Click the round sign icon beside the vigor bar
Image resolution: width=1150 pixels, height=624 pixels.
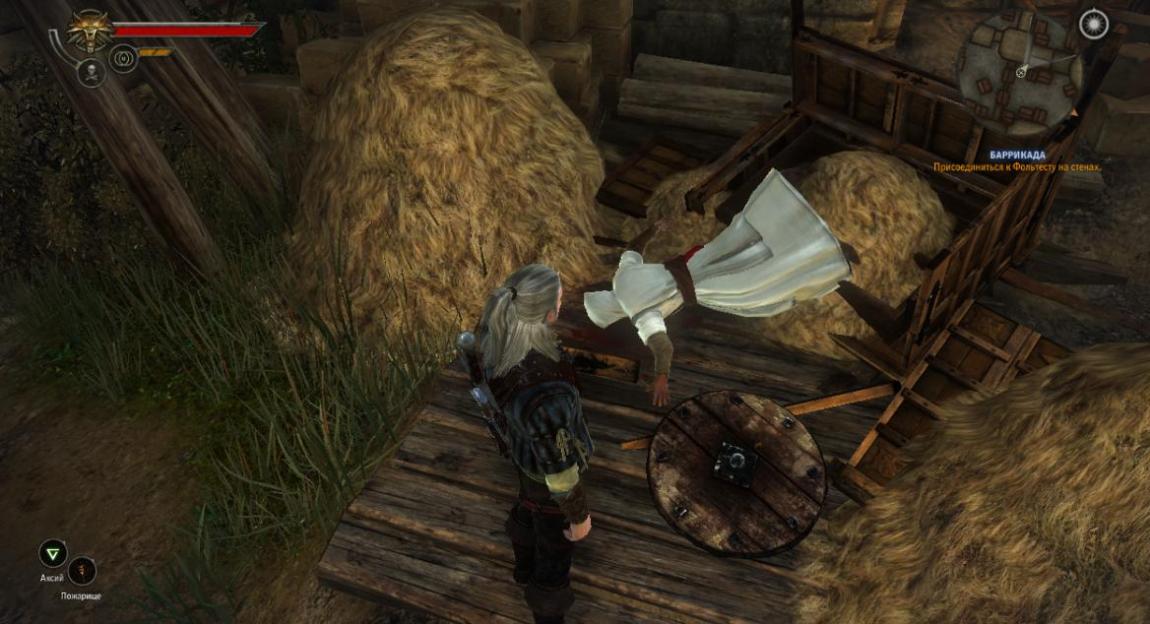[x=123, y=56]
